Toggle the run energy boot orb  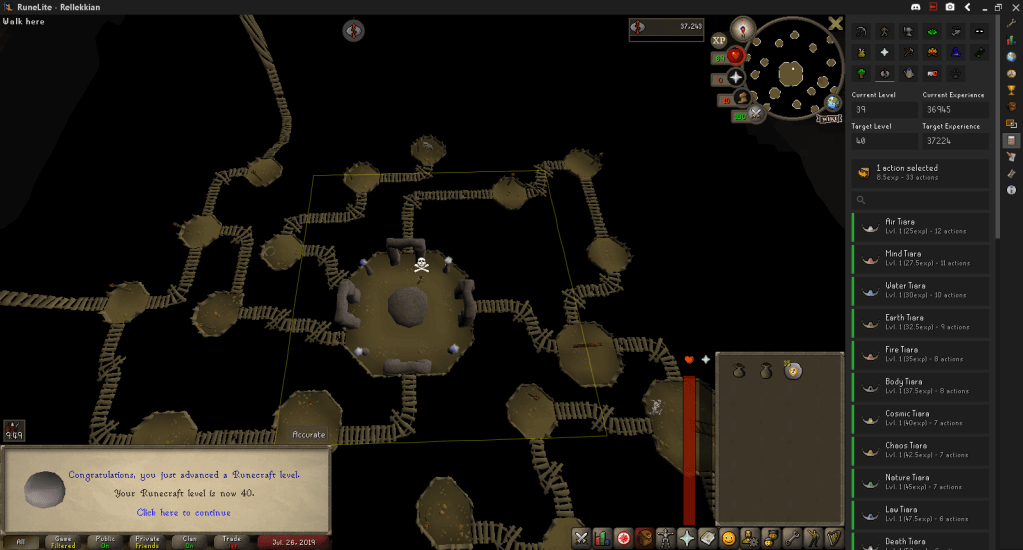pyautogui.click(x=742, y=97)
